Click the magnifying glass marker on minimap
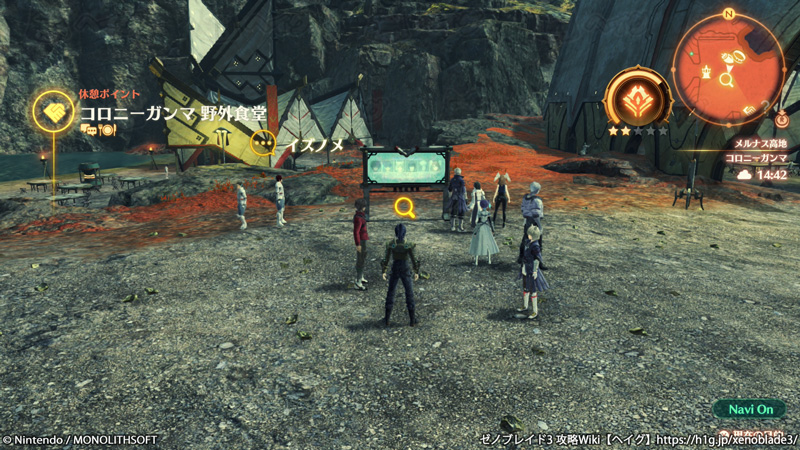The height and width of the screenshot is (450, 800). tap(727, 79)
